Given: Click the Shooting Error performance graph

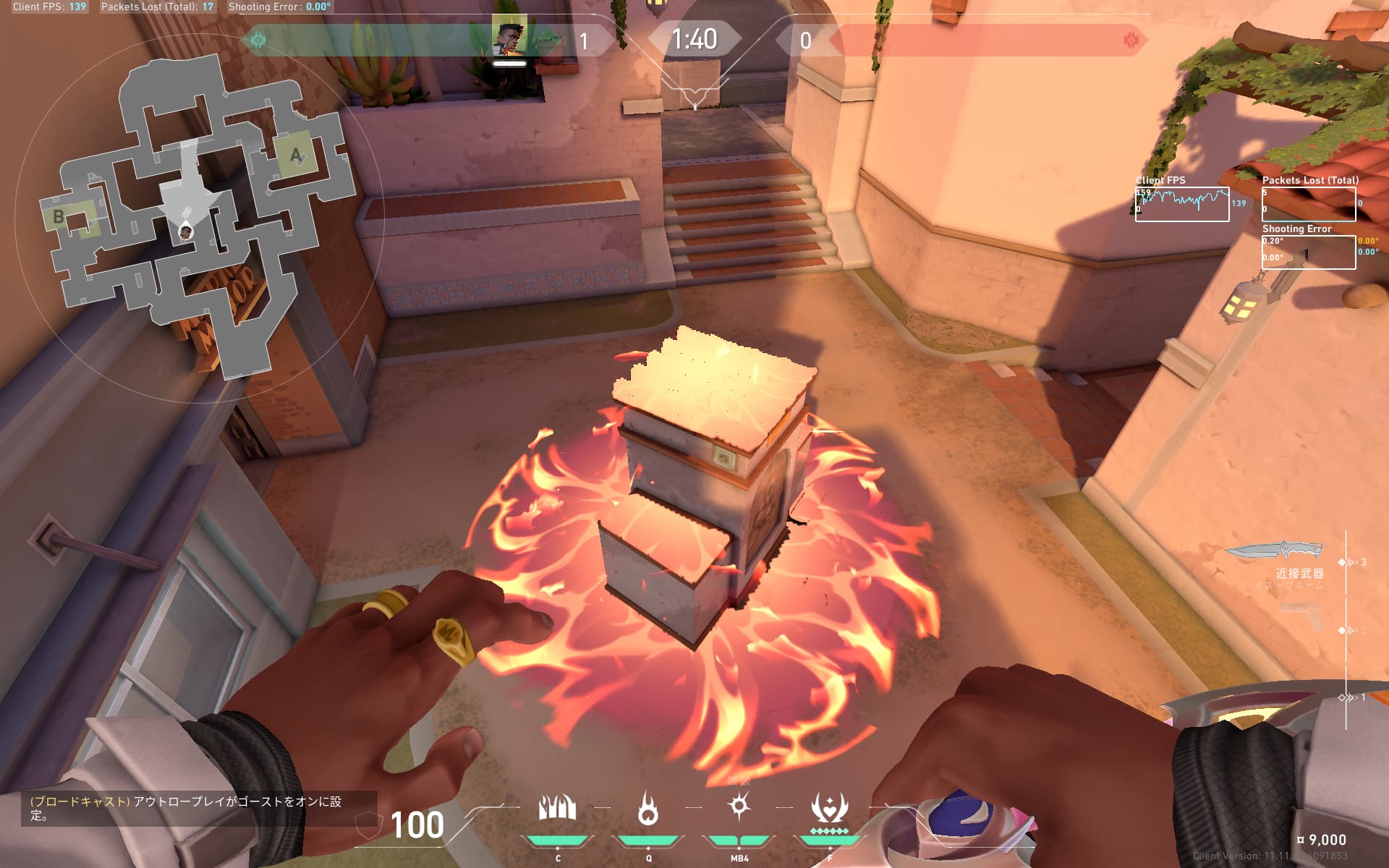Looking at the screenshot, I should pyautogui.click(x=1308, y=252).
